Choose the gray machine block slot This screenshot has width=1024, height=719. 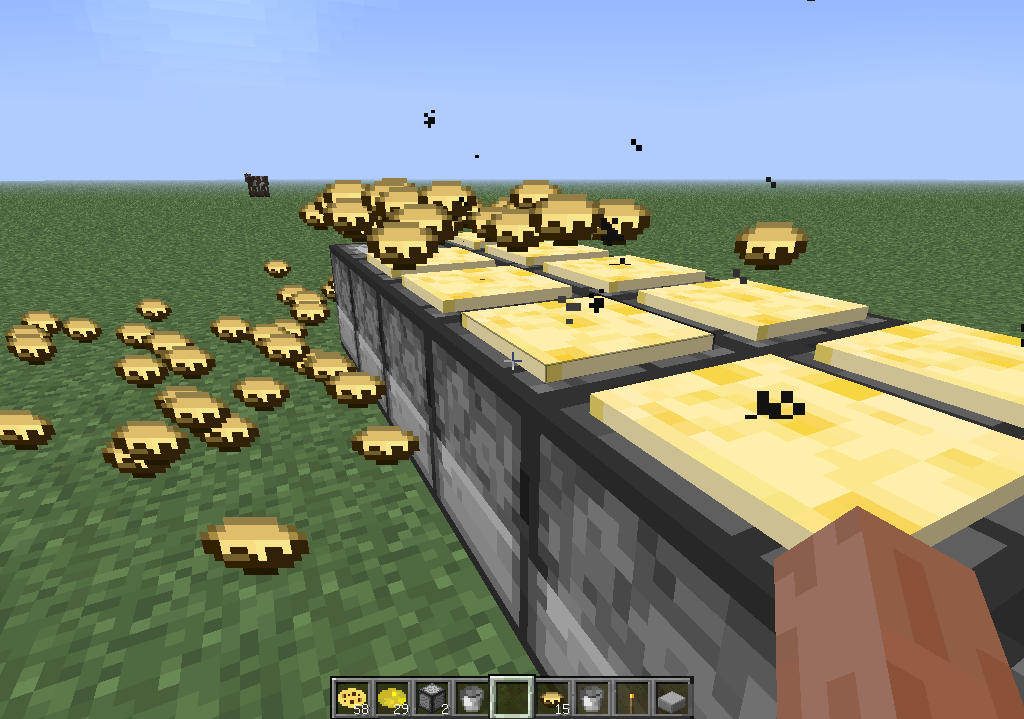pos(431,697)
